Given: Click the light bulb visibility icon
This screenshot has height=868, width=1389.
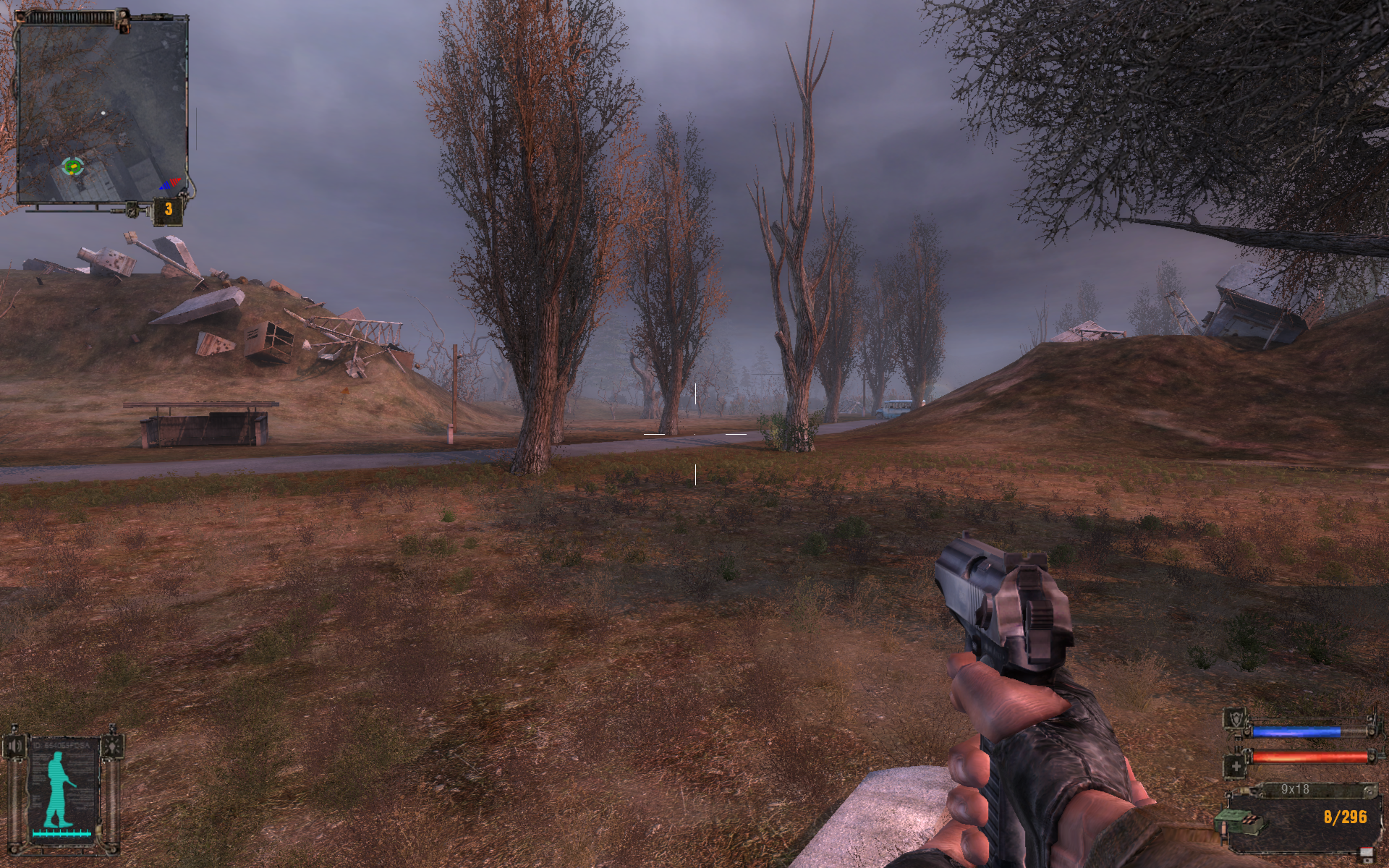Looking at the screenshot, I should coord(112,745).
